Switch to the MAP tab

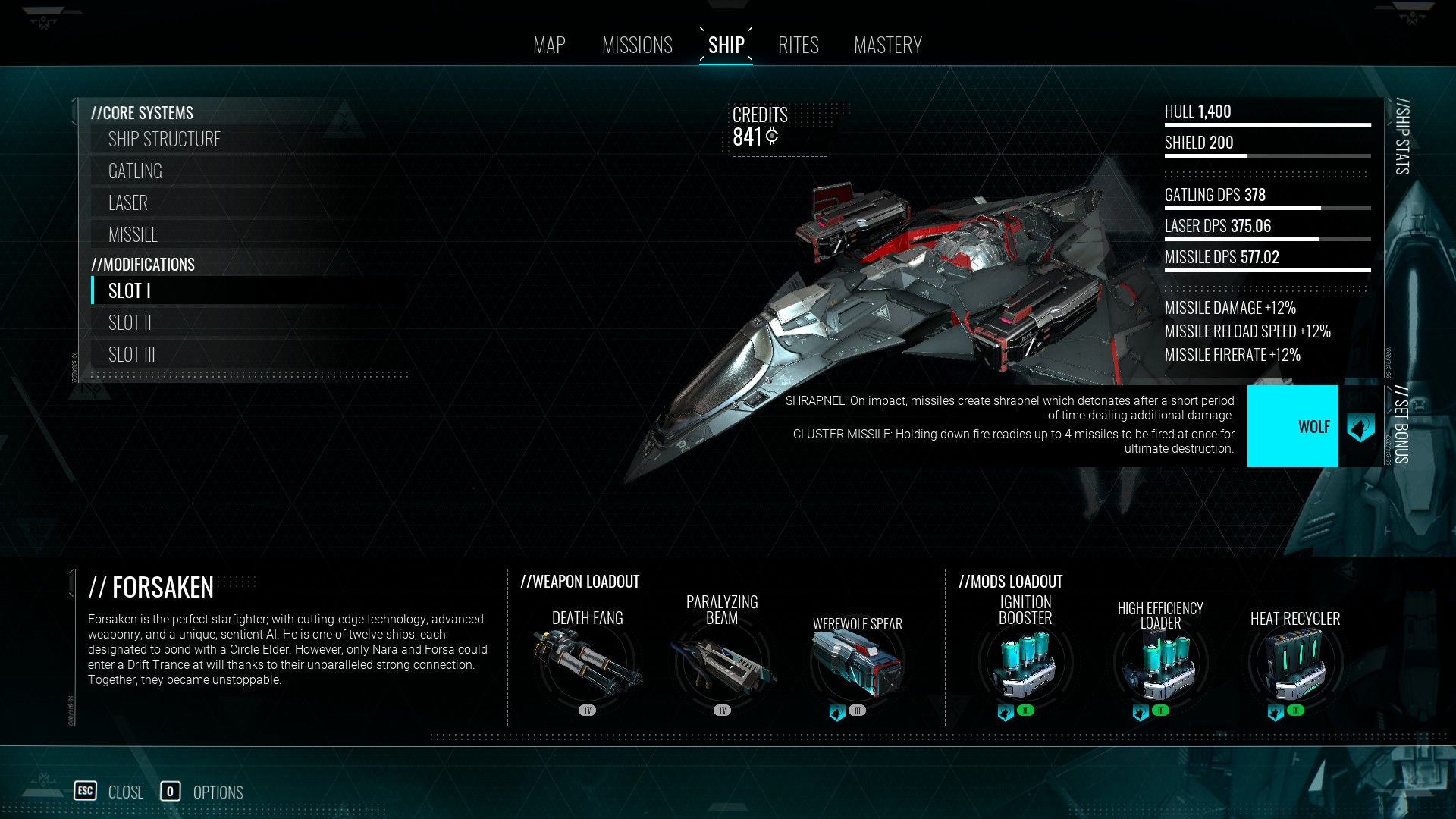click(548, 45)
